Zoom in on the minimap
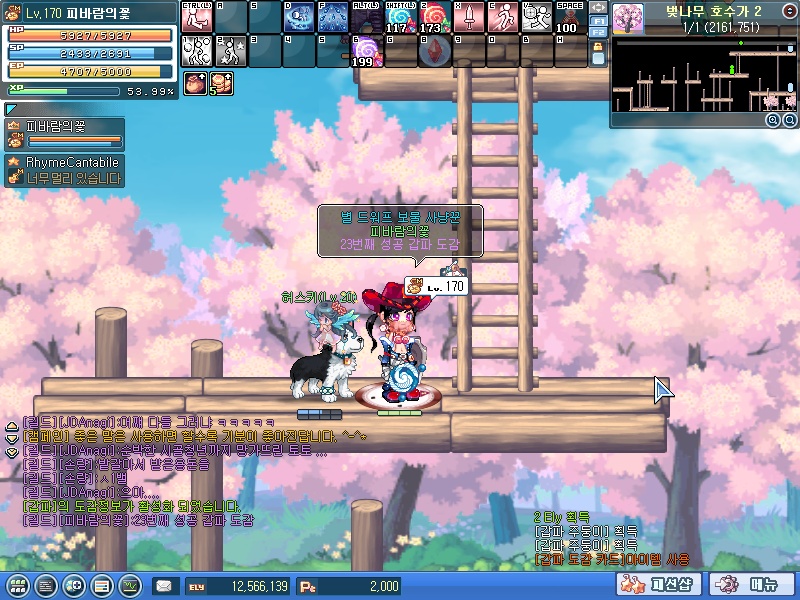Screen dimensions: 800x600 pos(772,119)
